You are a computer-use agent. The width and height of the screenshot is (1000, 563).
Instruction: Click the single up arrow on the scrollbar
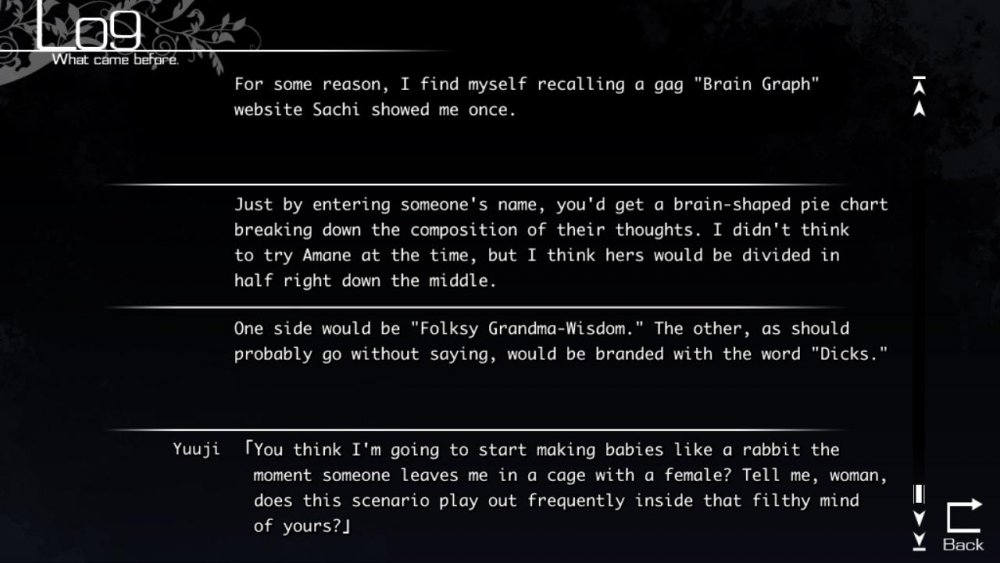pos(919,107)
